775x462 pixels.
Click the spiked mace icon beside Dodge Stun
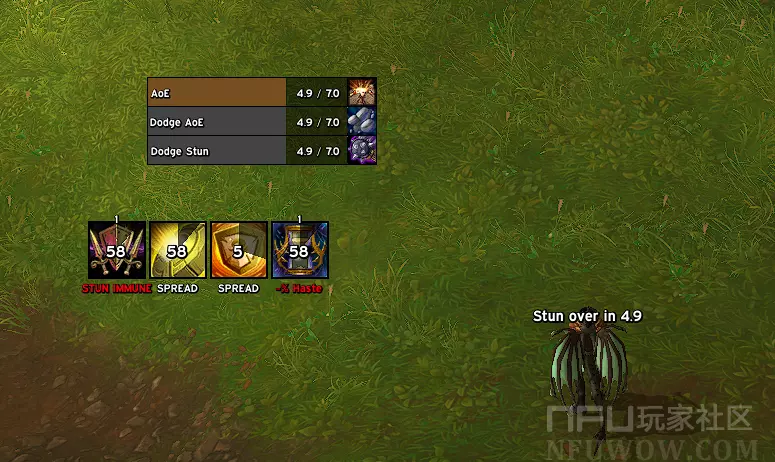362,151
